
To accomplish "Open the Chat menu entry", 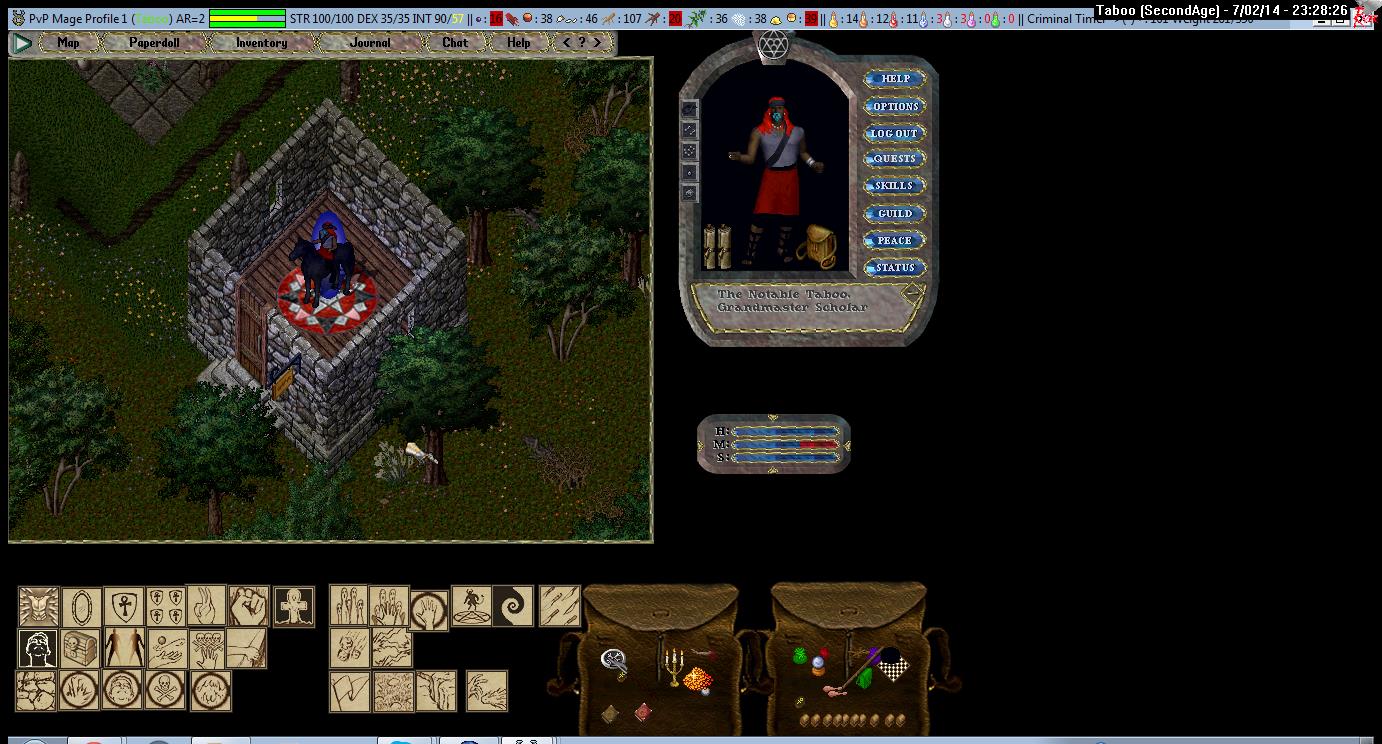I will (455, 43).
